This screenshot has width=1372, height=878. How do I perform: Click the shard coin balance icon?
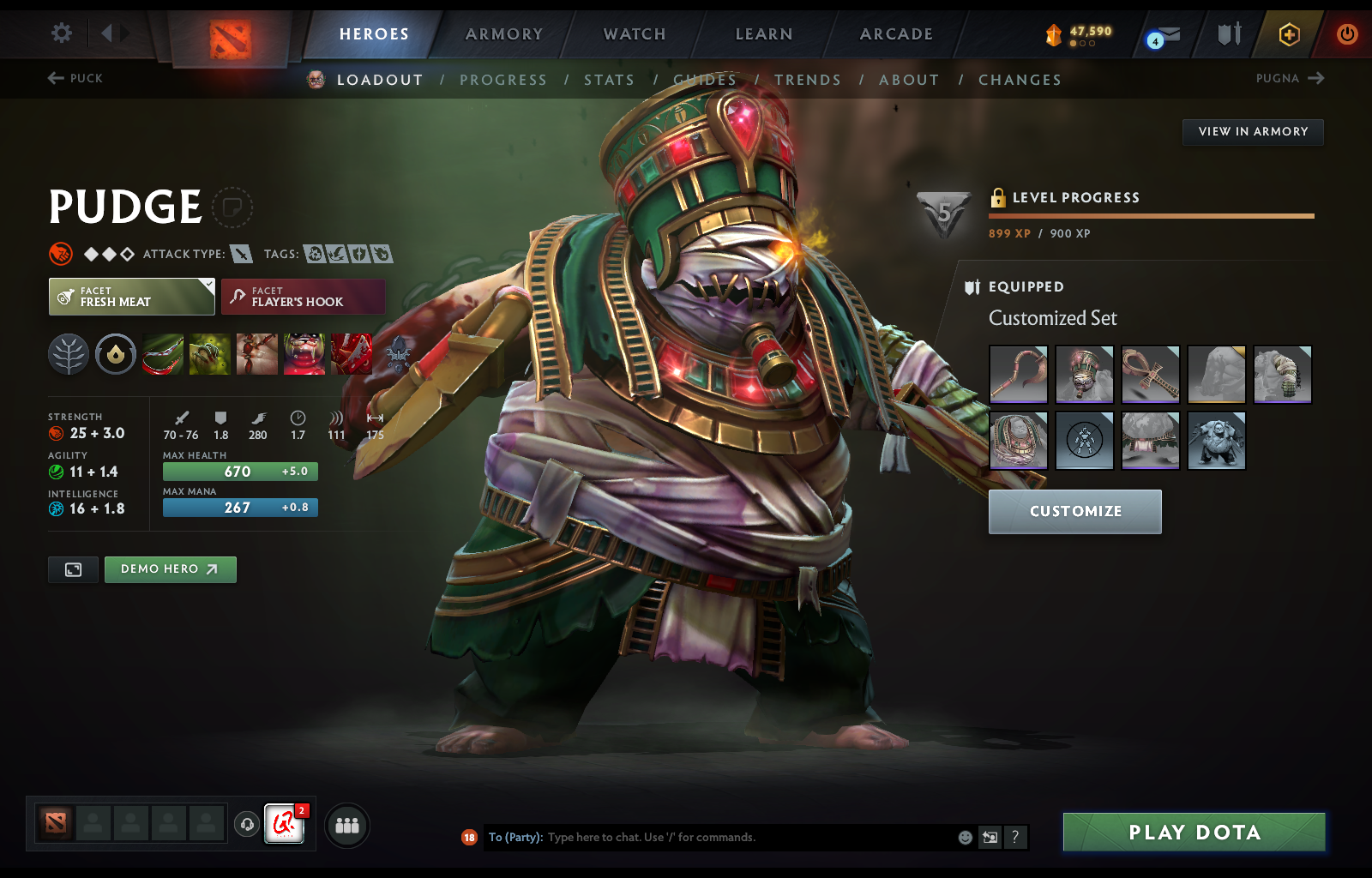[1053, 35]
